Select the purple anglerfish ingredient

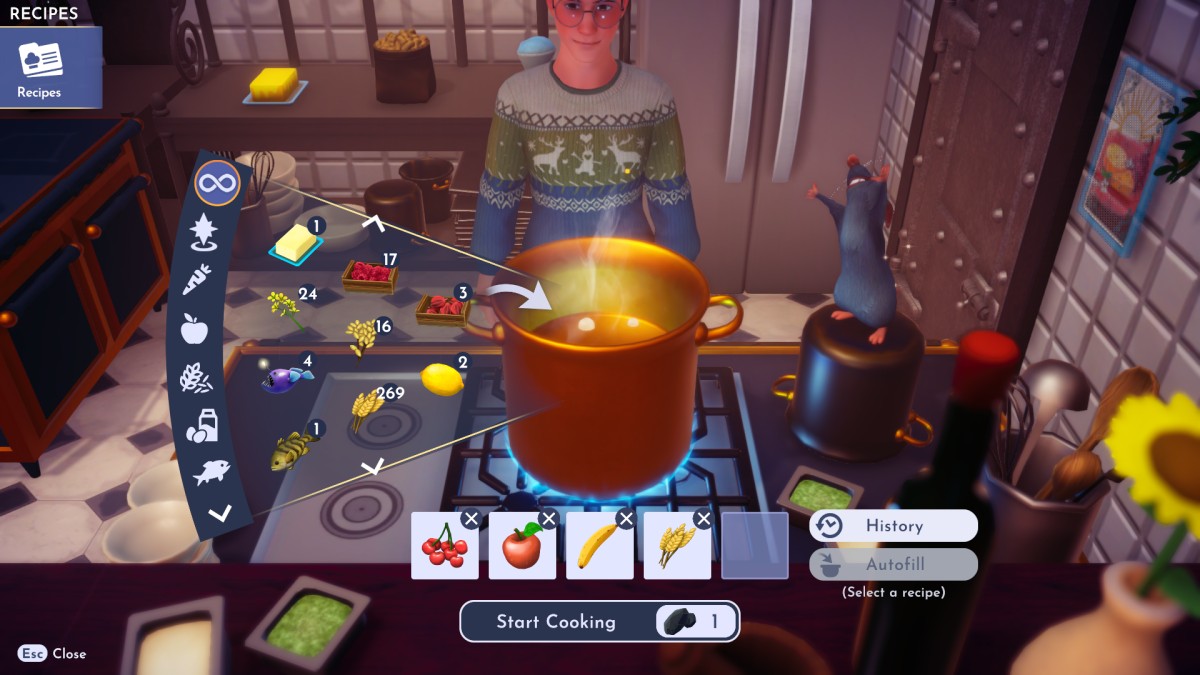287,379
